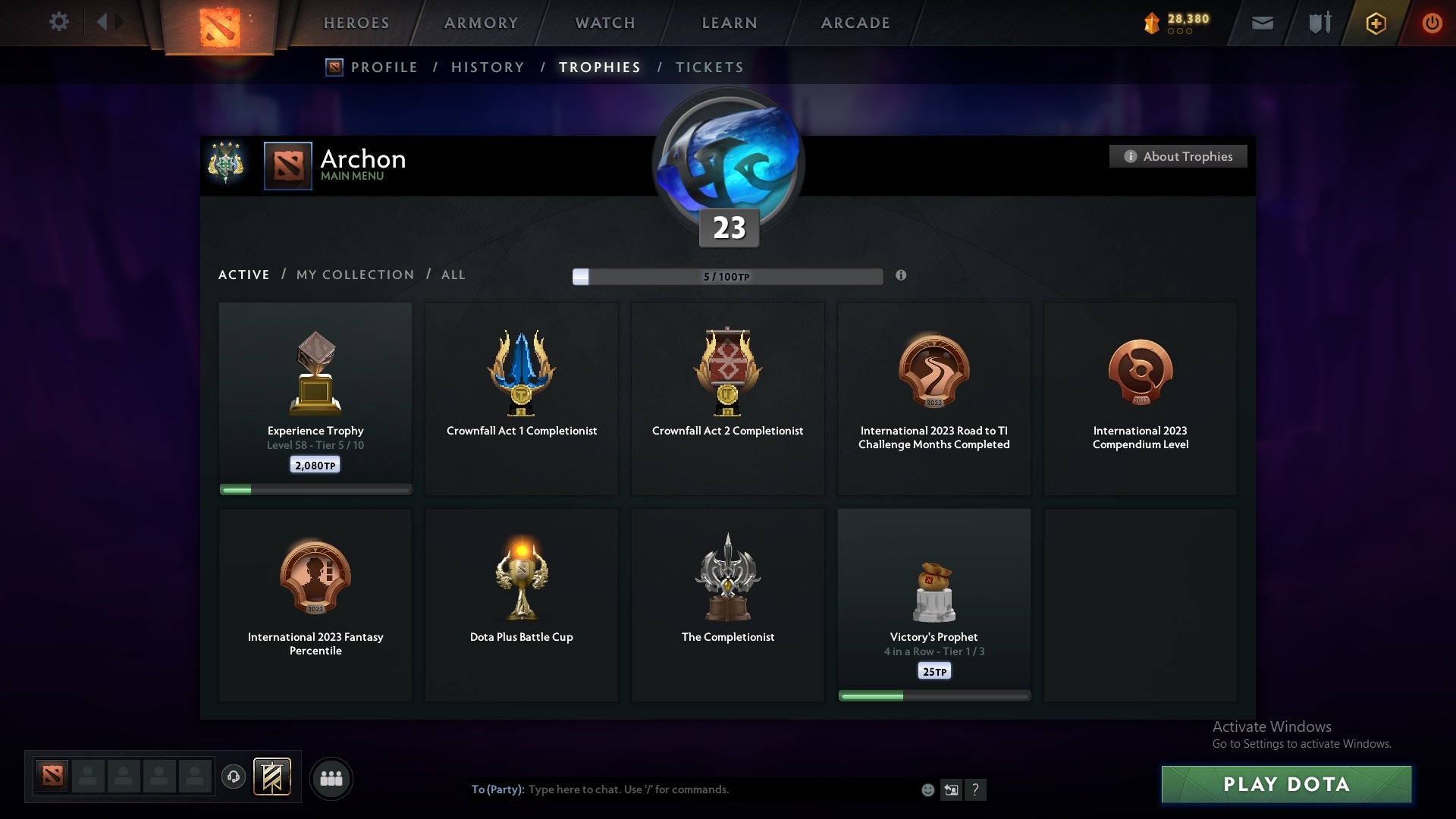Open the friends list icon
Viewport: 1456px width, 819px height.
tap(331, 778)
